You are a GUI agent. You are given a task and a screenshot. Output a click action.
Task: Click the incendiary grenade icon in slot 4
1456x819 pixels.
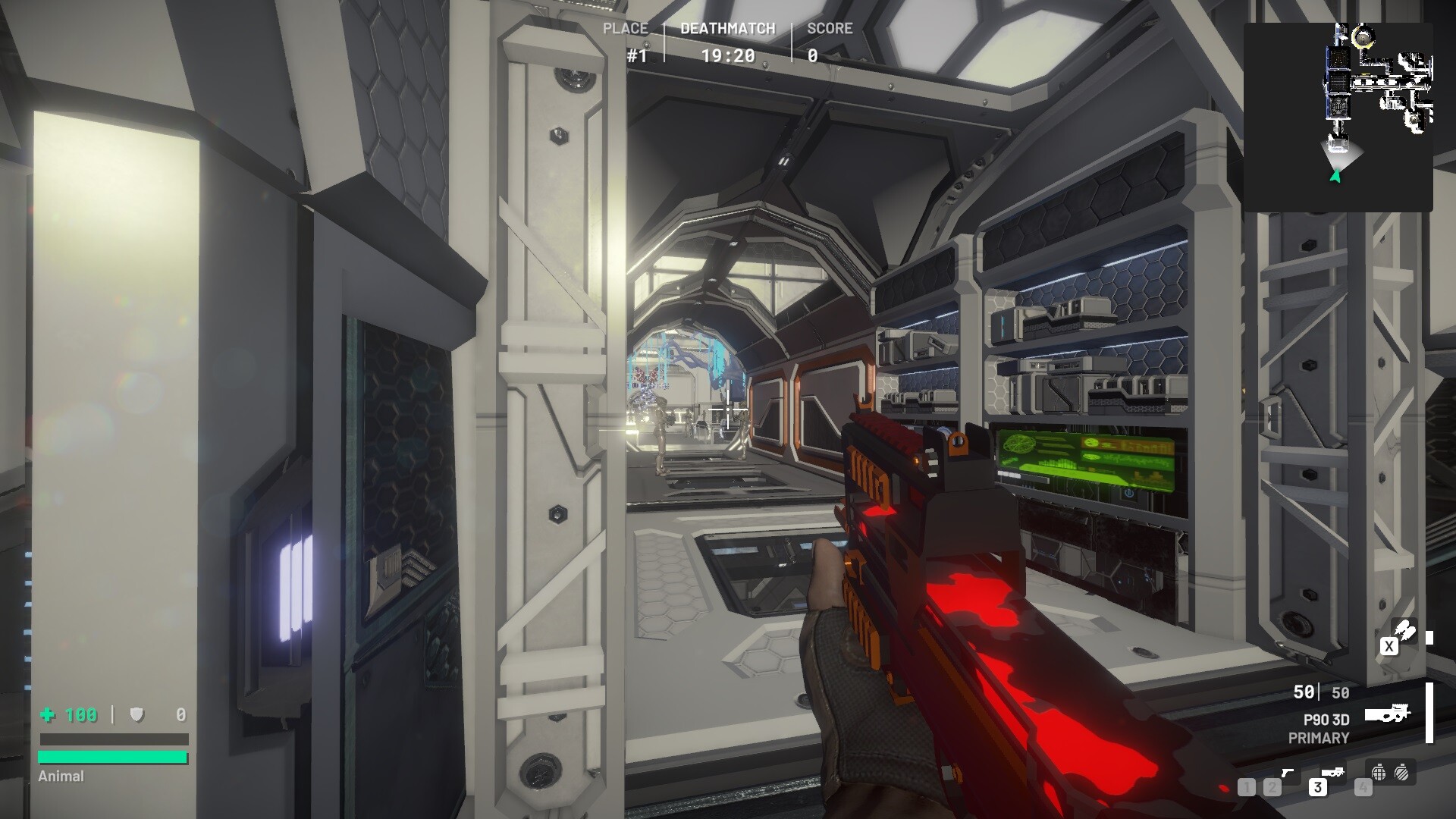[x=1401, y=773]
